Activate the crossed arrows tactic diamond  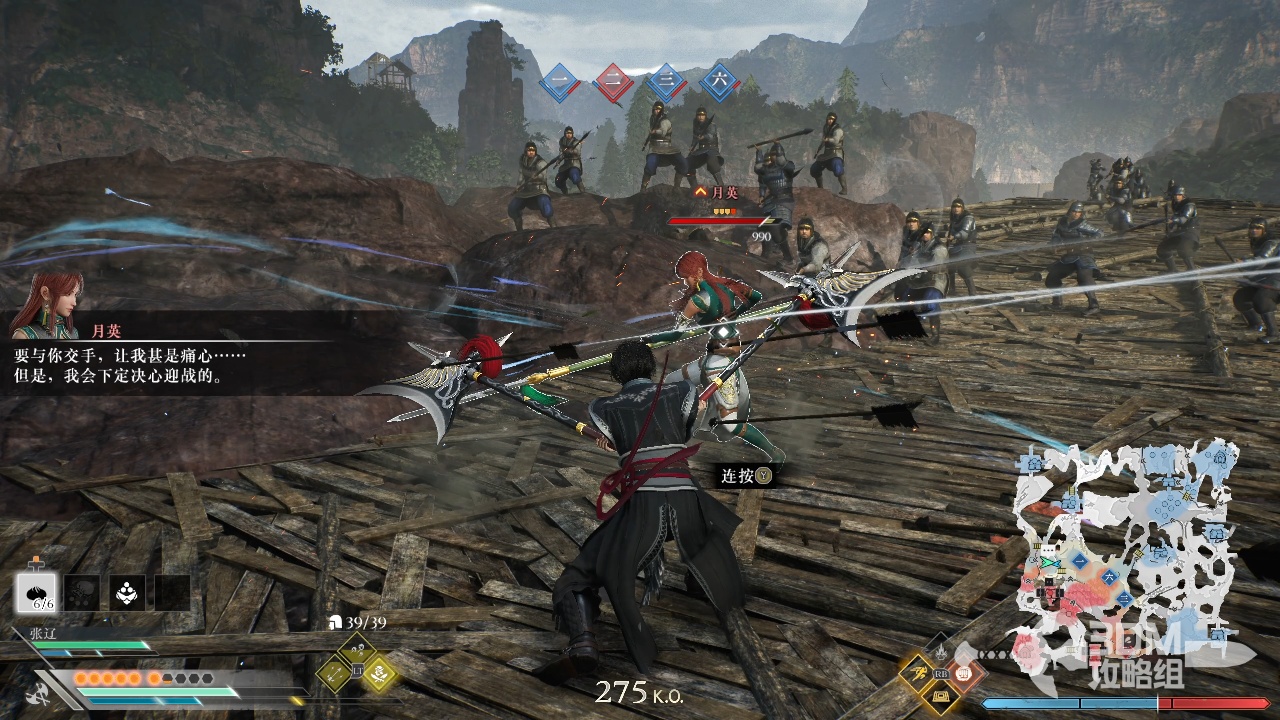(x=334, y=672)
